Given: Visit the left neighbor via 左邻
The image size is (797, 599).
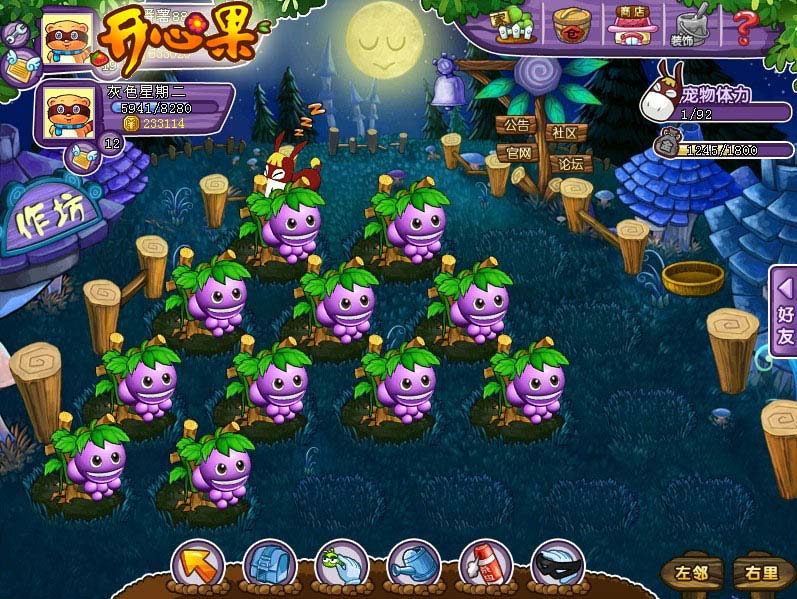Looking at the screenshot, I should [x=691, y=573].
